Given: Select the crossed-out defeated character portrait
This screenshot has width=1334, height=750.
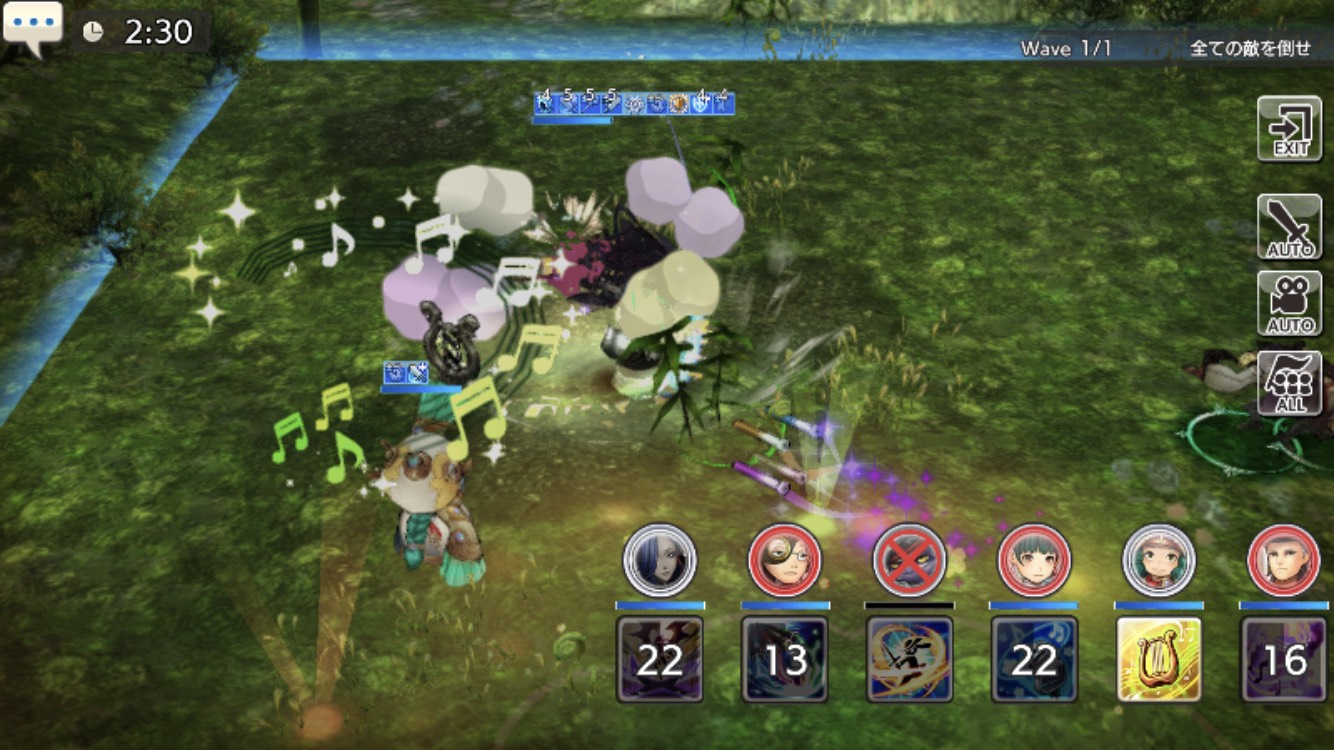Looking at the screenshot, I should (x=909, y=560).
